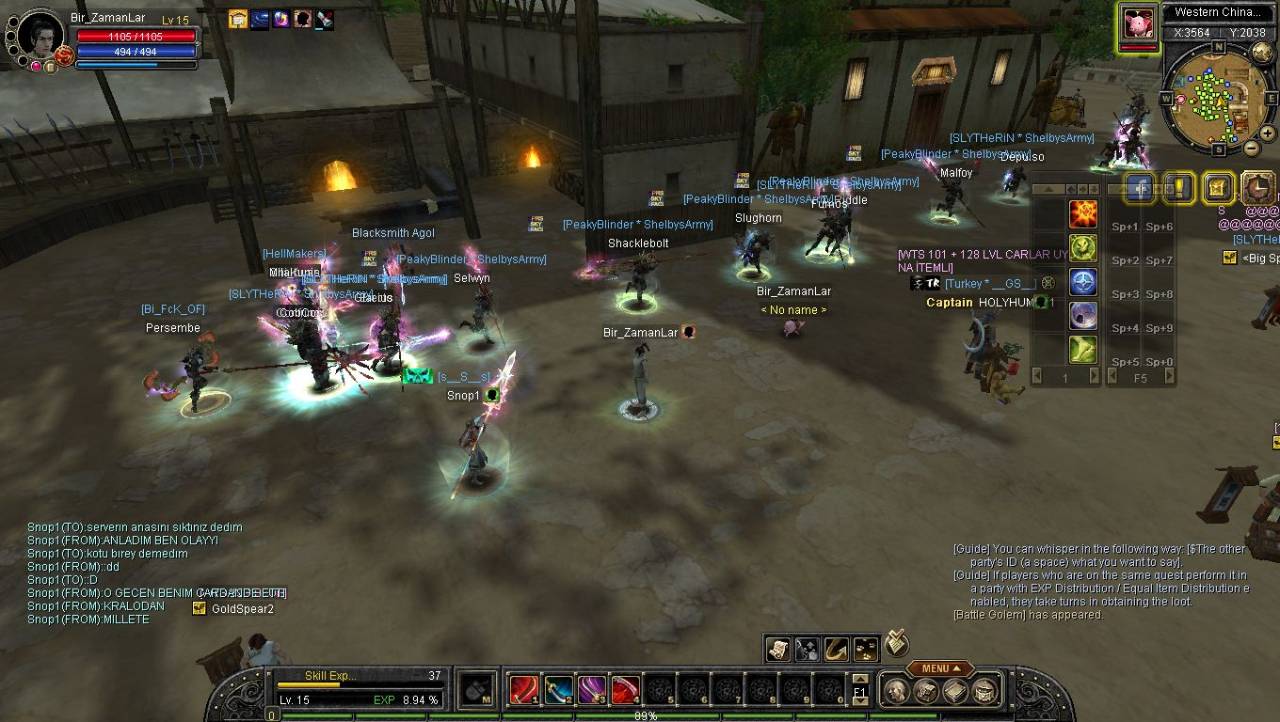
Task: Use the green foot skill in side bar
Action: (1083, 349)
